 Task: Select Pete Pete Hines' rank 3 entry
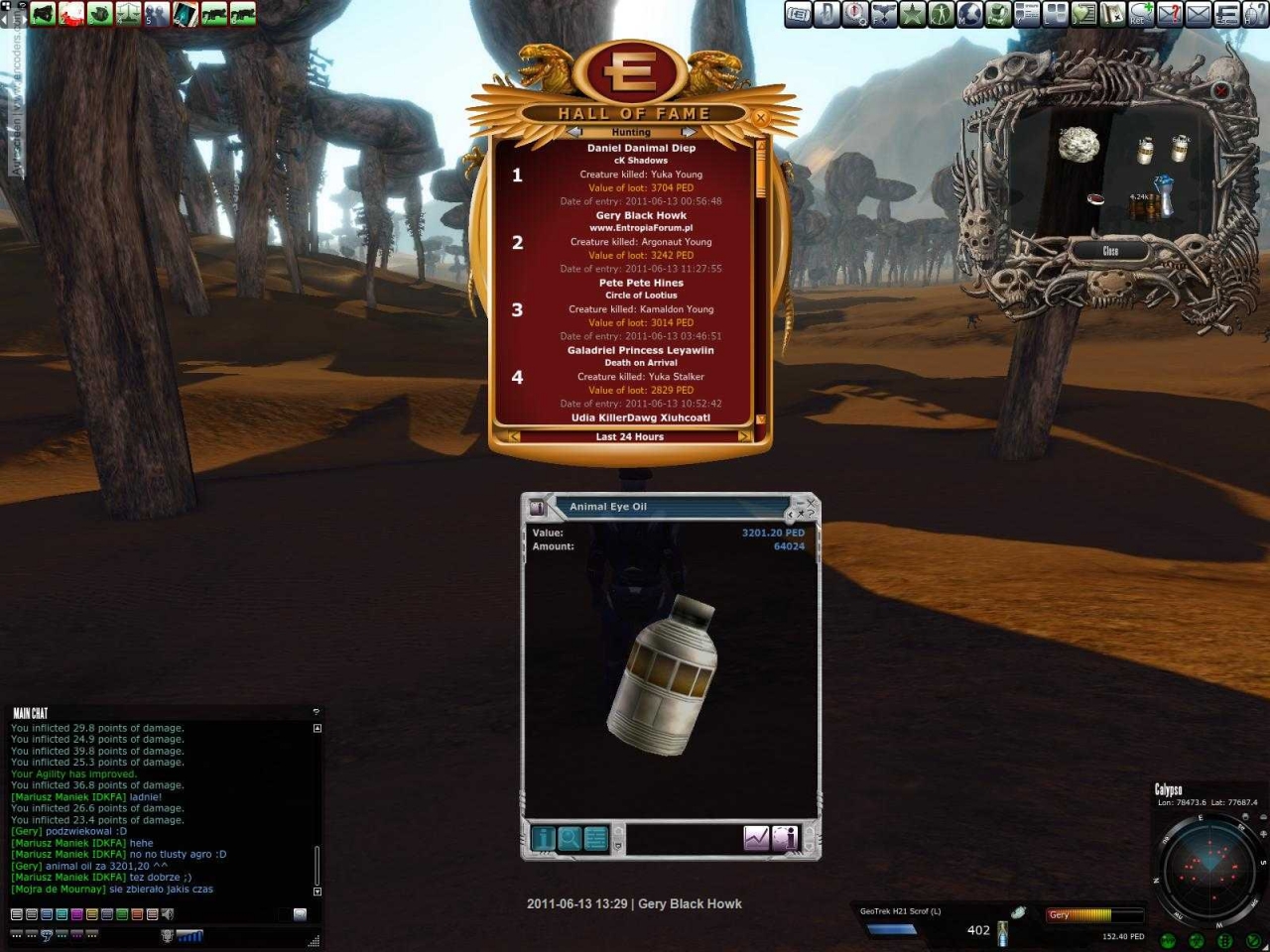(640, 309)
